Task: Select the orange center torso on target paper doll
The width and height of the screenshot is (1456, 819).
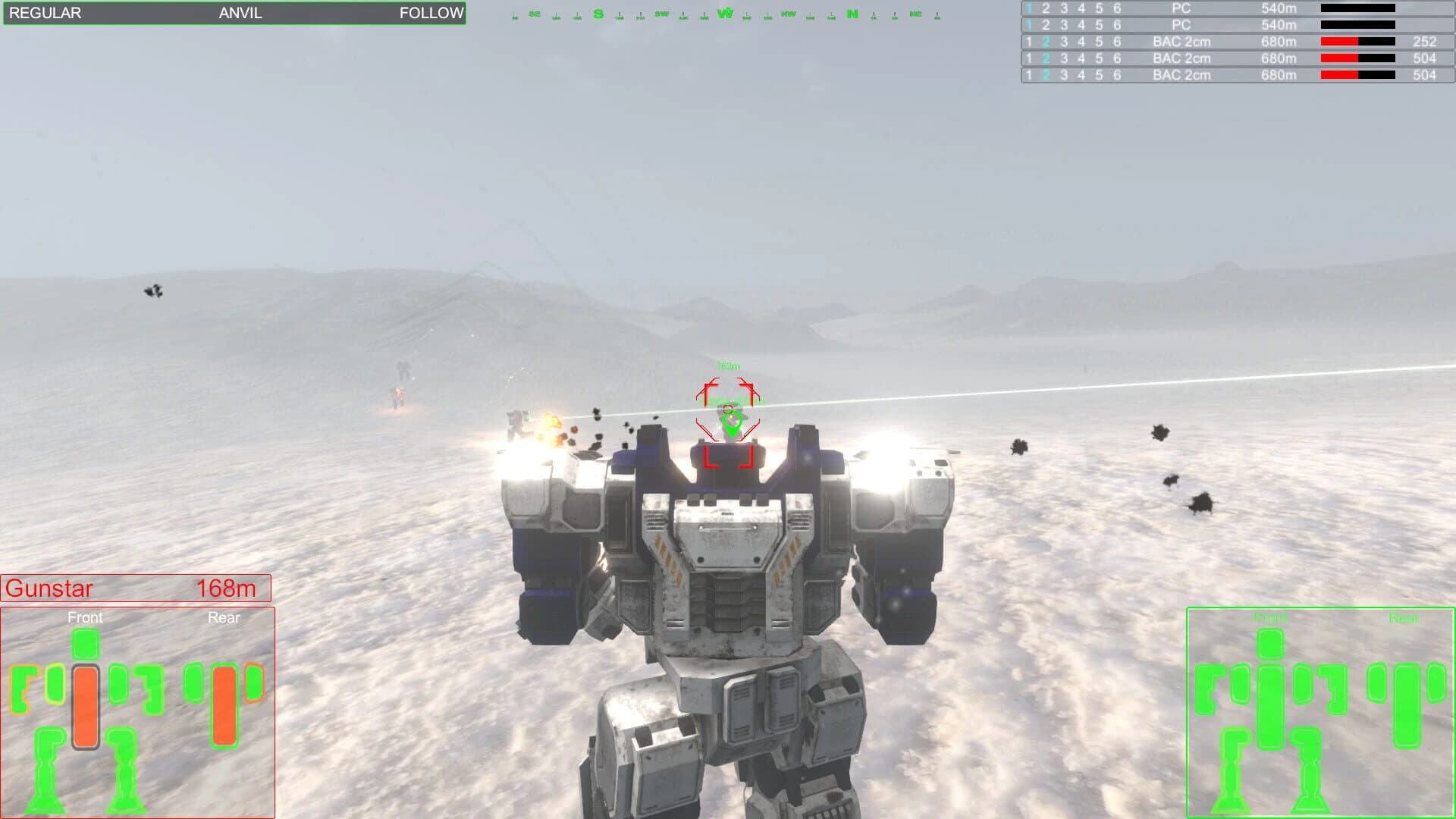Action: (86, 705)
